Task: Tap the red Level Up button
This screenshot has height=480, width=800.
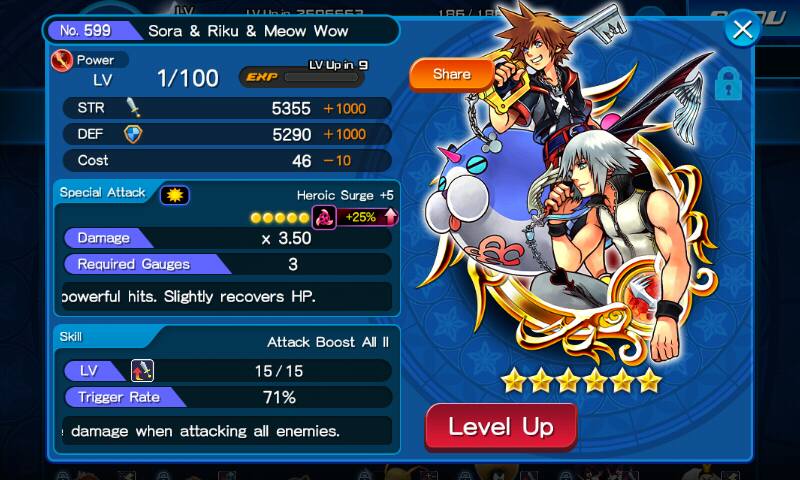Action: (x=501, y=428)
